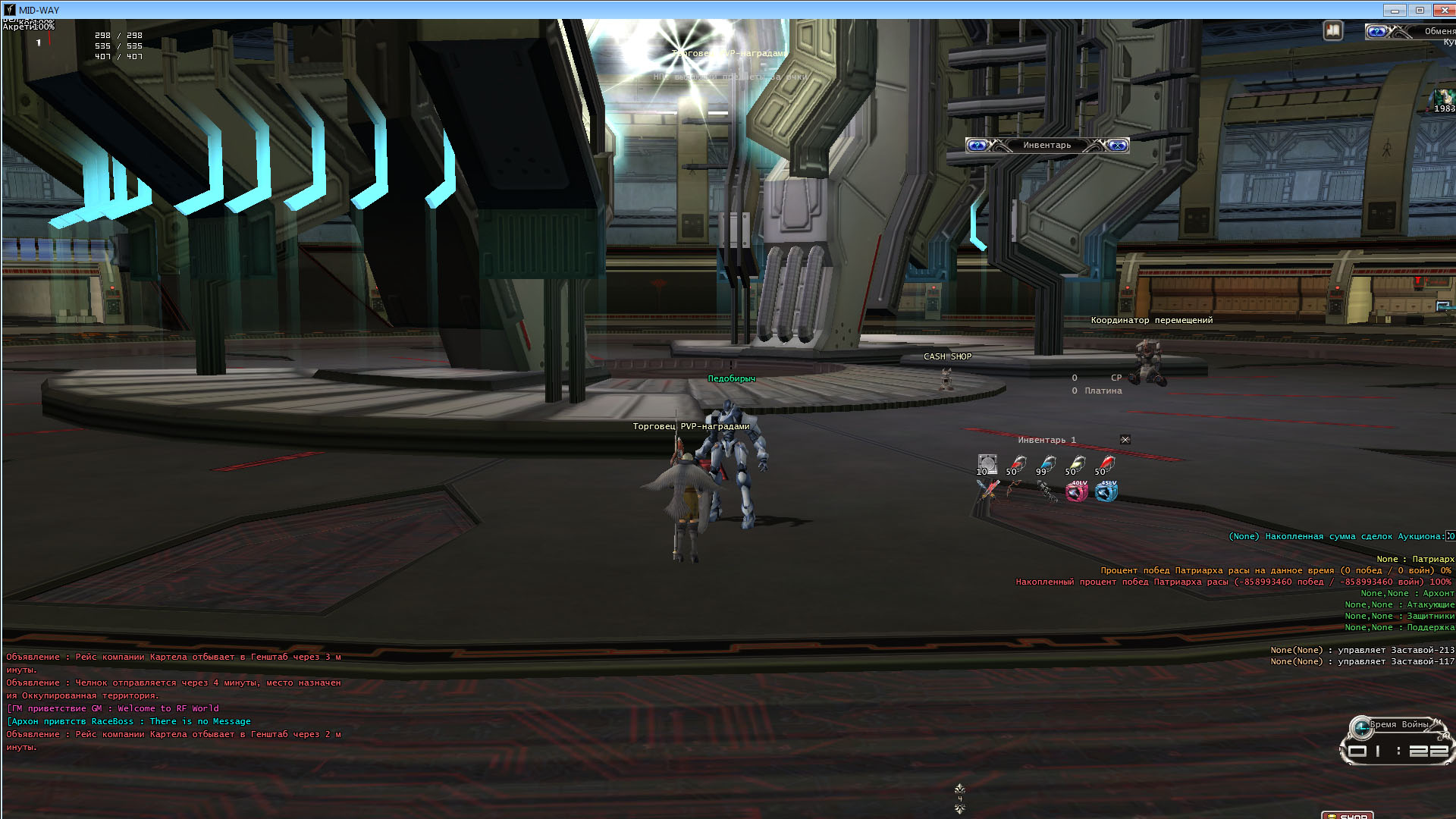Select the silver disc item stack of 10
This screenshot has width=1456, height=819.
click(x=987, y=464)
